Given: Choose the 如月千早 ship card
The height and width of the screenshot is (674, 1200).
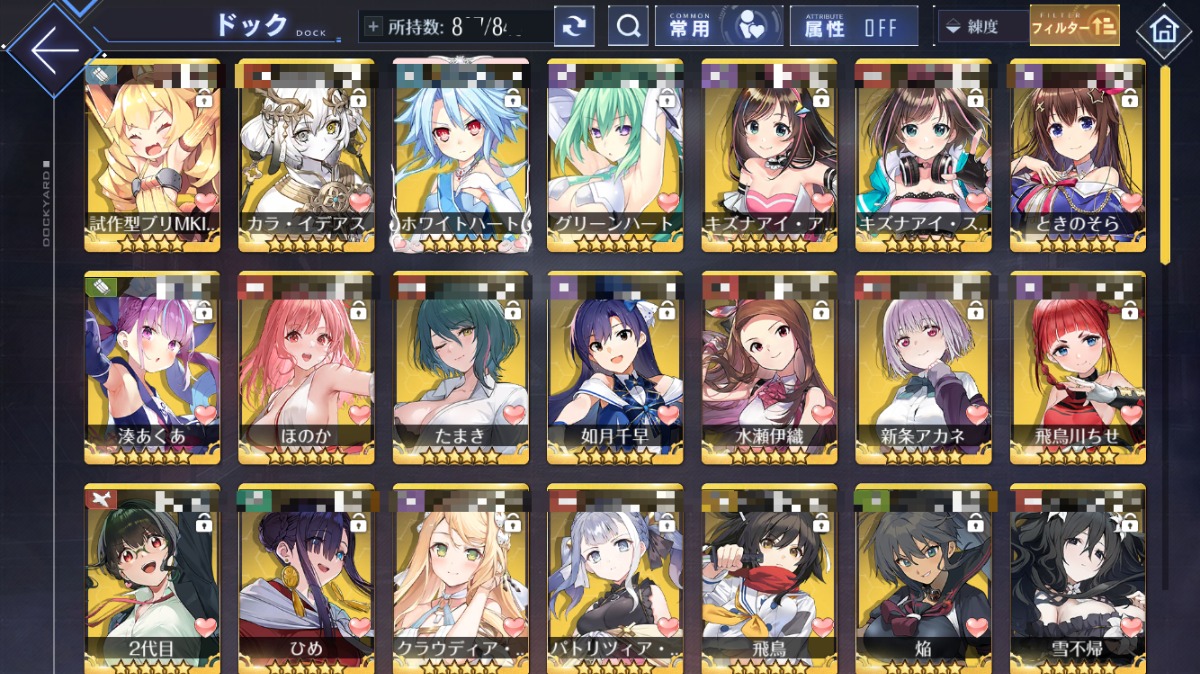Looking at the screenshot, I should coord(614,368).
